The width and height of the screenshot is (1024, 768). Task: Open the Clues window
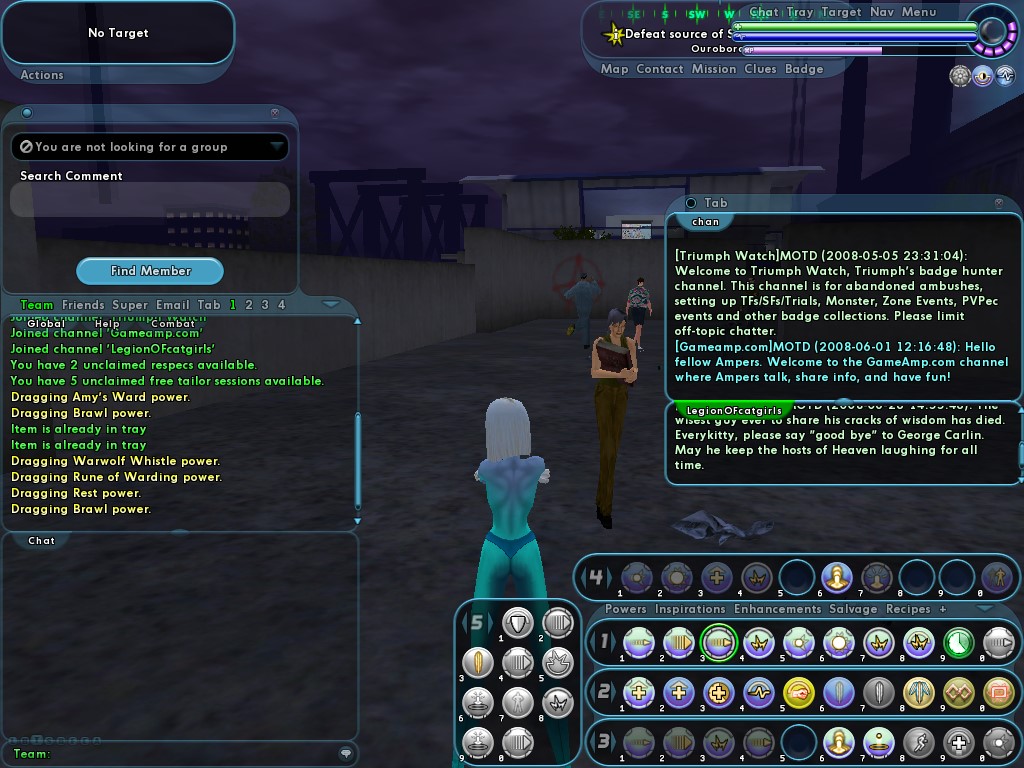tap(760, 70)
